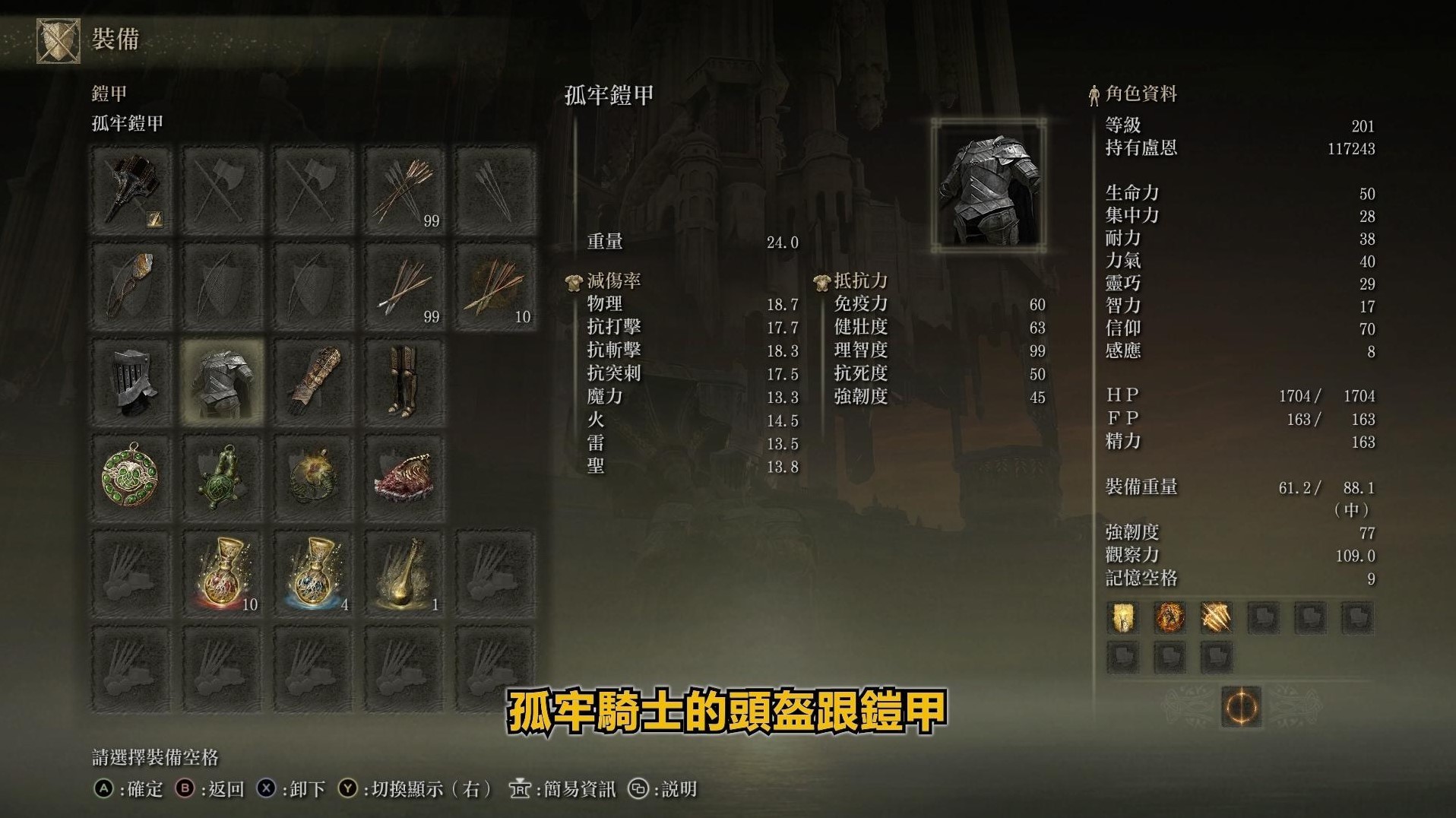Viewport: 1456px width, 818px height.
Task: Click the armor preview thumbnail
Action: click(x=986, y=185)
